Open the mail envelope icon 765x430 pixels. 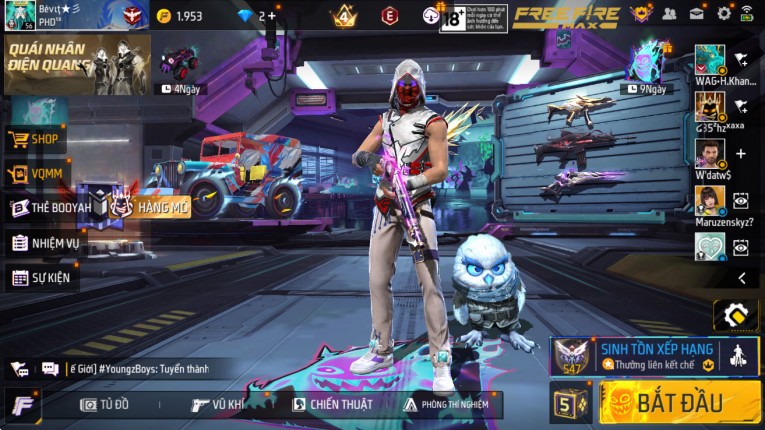point(697,14)
